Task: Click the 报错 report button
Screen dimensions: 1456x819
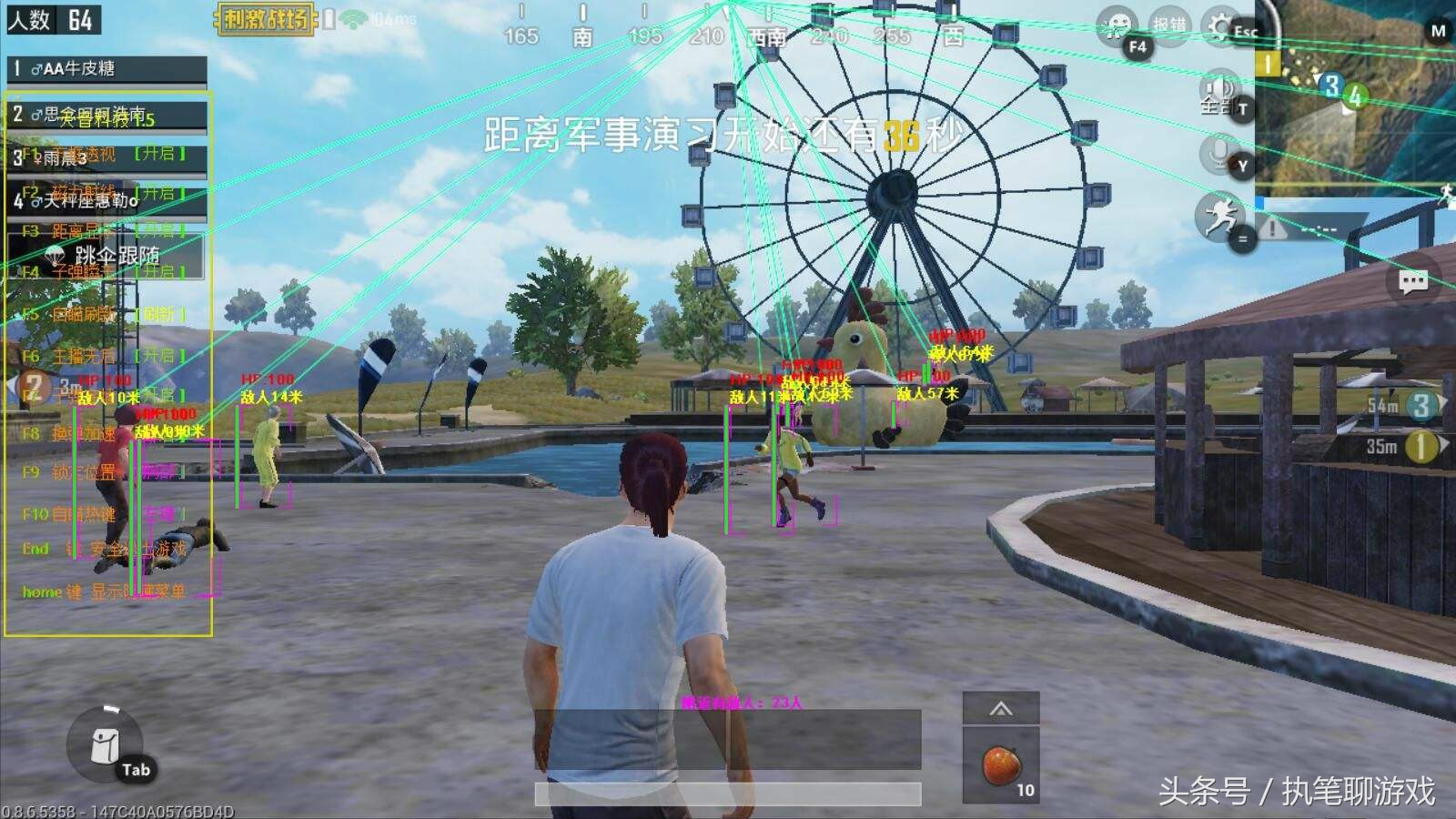Action: tap(1168, 25)
